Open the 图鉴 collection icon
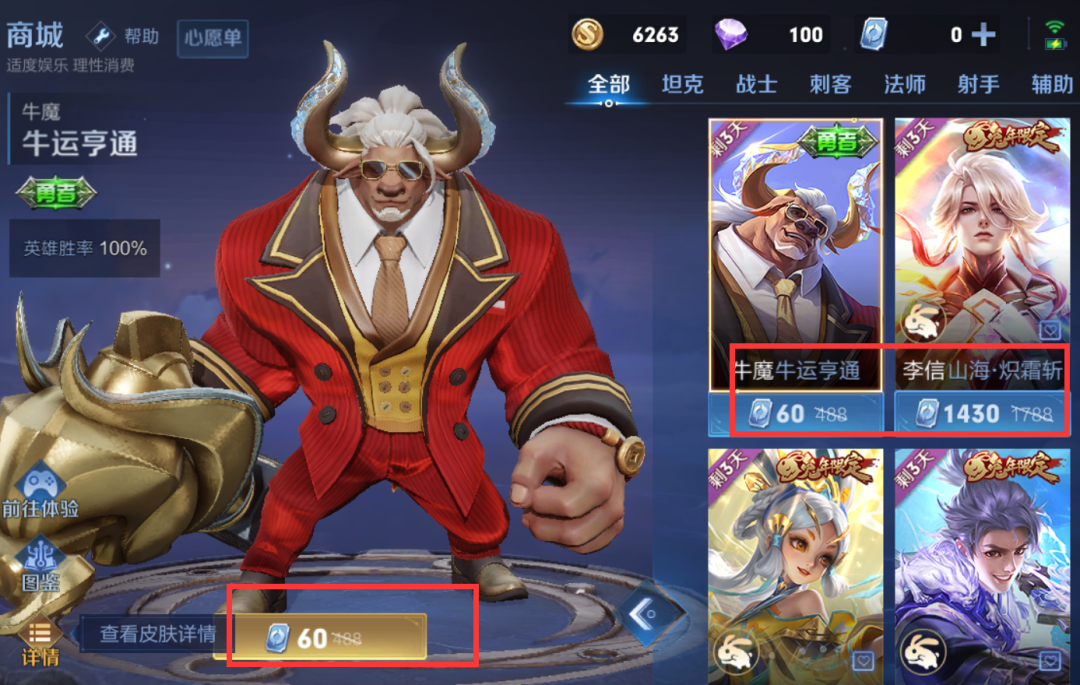This screenshot has height=685, width=1080. click(40, 566)
